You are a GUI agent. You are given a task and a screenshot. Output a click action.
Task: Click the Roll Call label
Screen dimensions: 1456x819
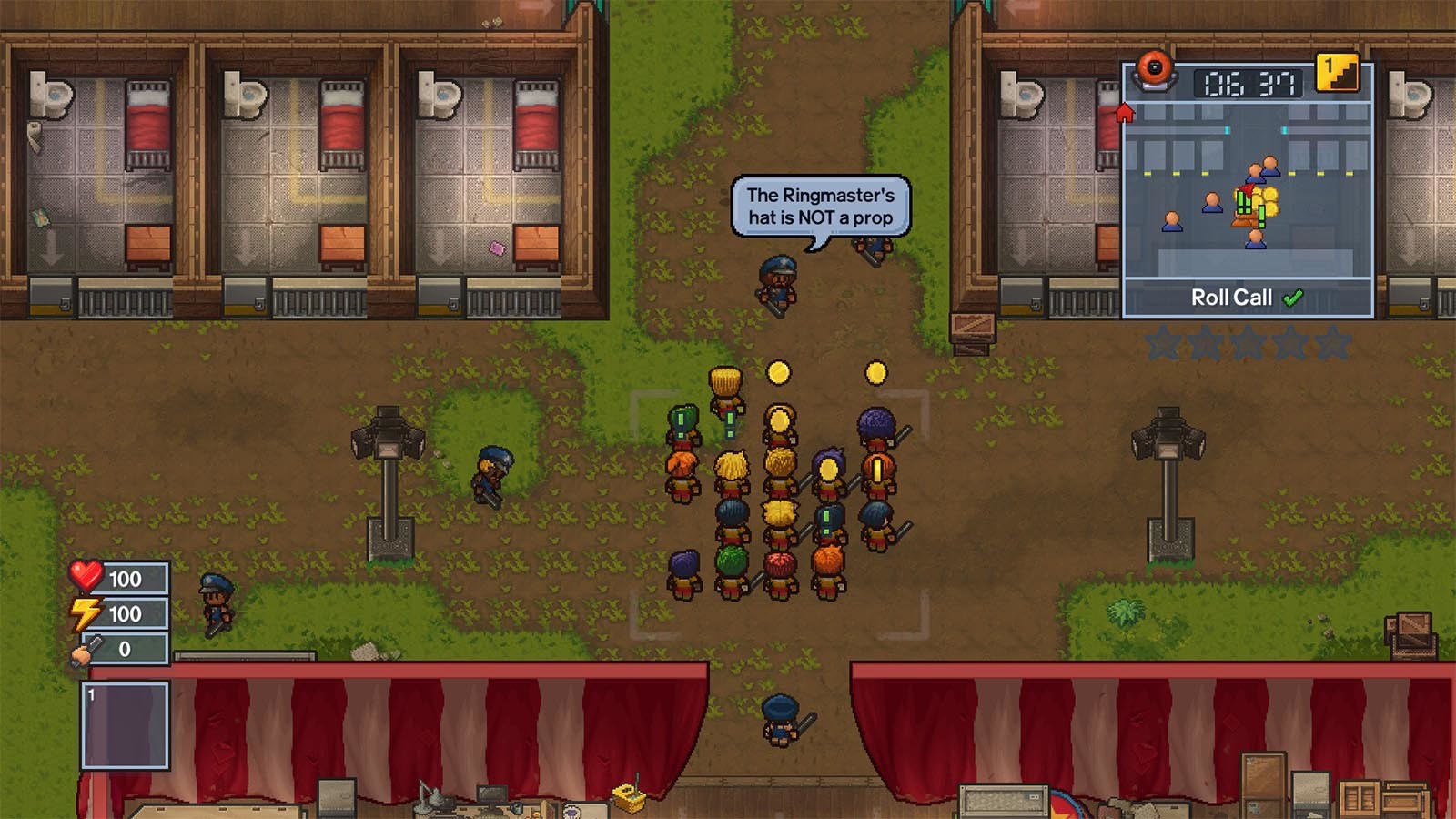pos(1230,297)
